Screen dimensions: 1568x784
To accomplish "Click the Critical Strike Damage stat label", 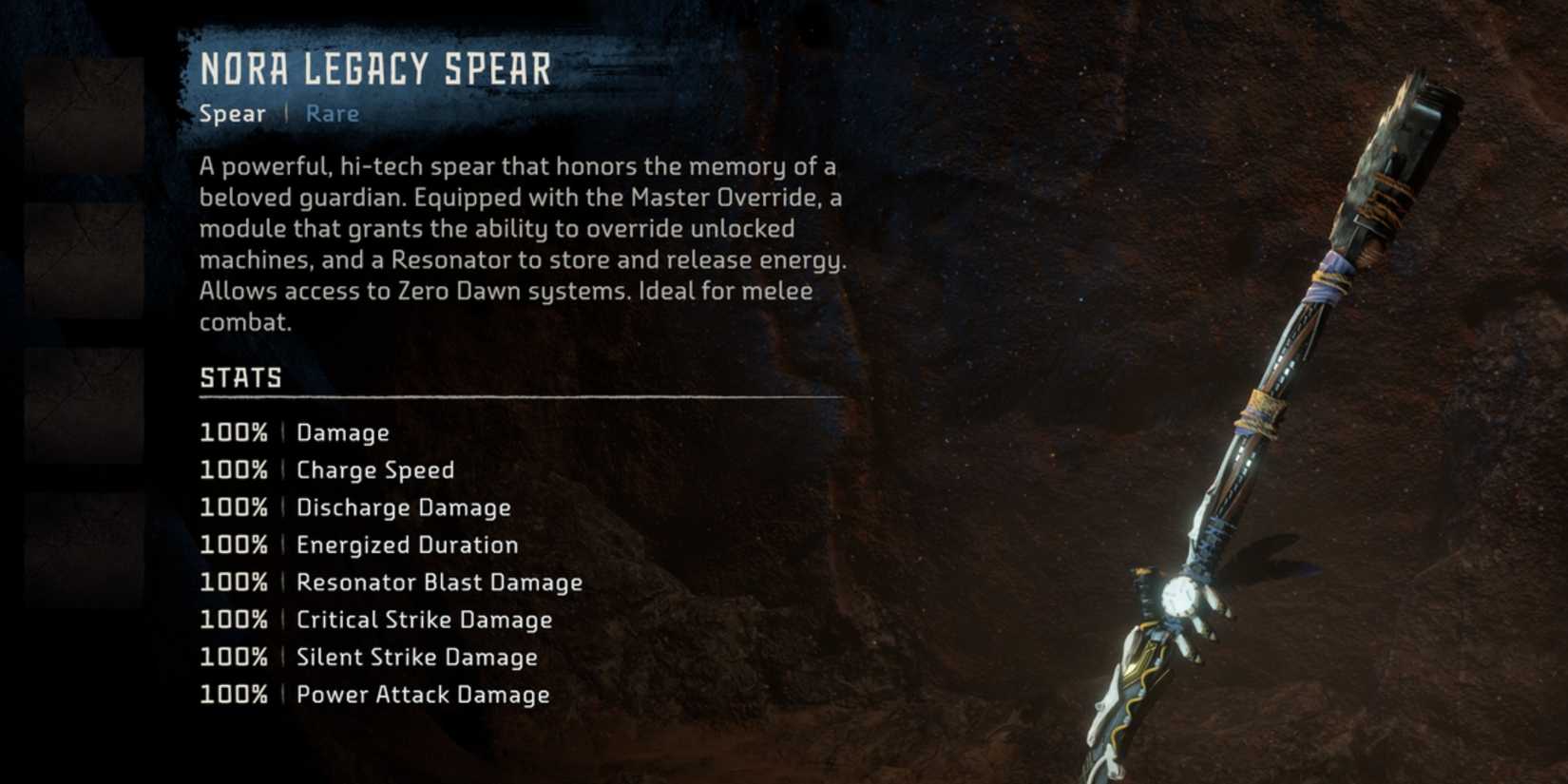I will point(424,619).
